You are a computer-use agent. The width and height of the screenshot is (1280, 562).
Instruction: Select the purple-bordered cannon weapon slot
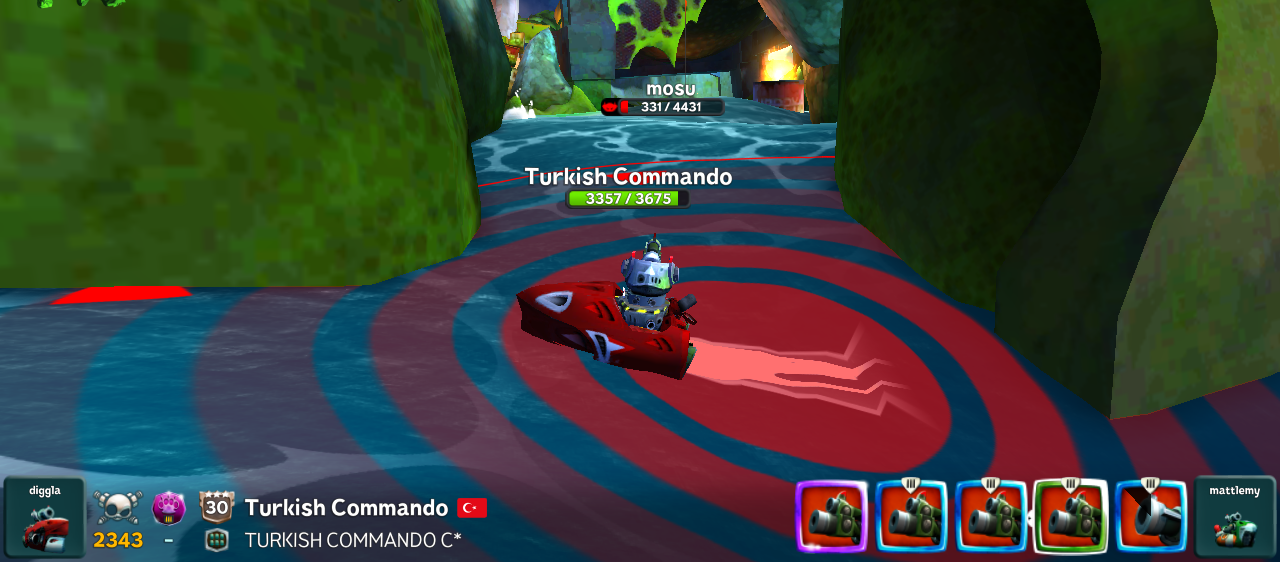coord(831,517)
